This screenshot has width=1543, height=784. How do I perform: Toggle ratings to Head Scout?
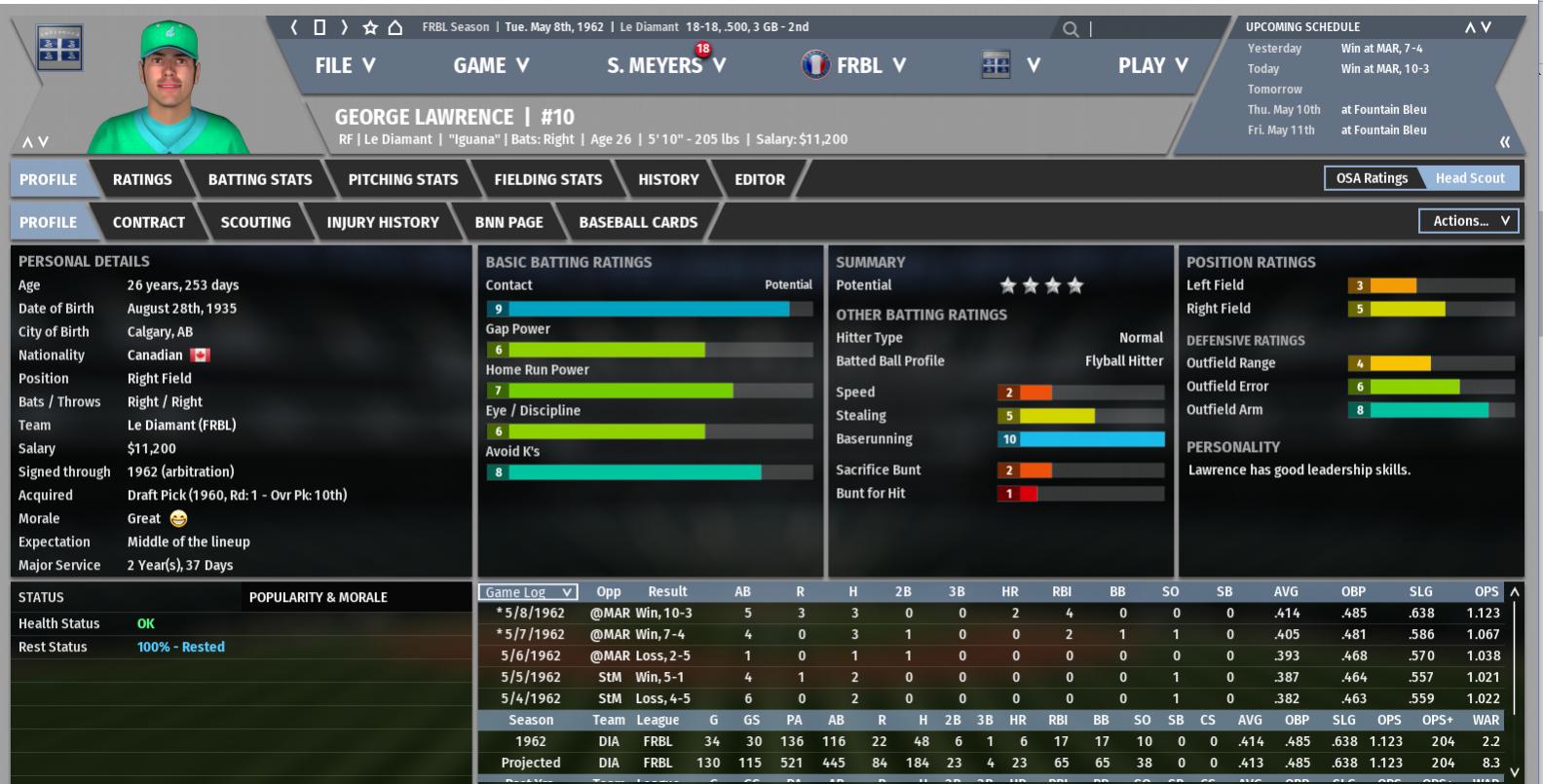[1469, 178]
